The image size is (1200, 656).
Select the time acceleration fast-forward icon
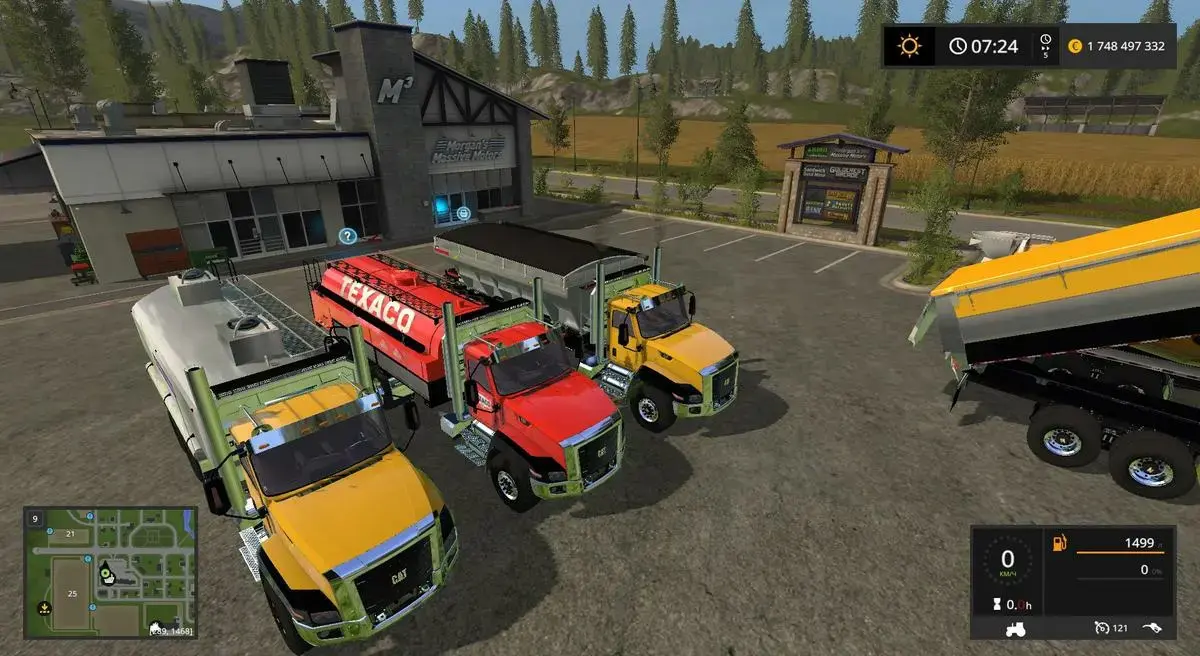[1045, 41]
